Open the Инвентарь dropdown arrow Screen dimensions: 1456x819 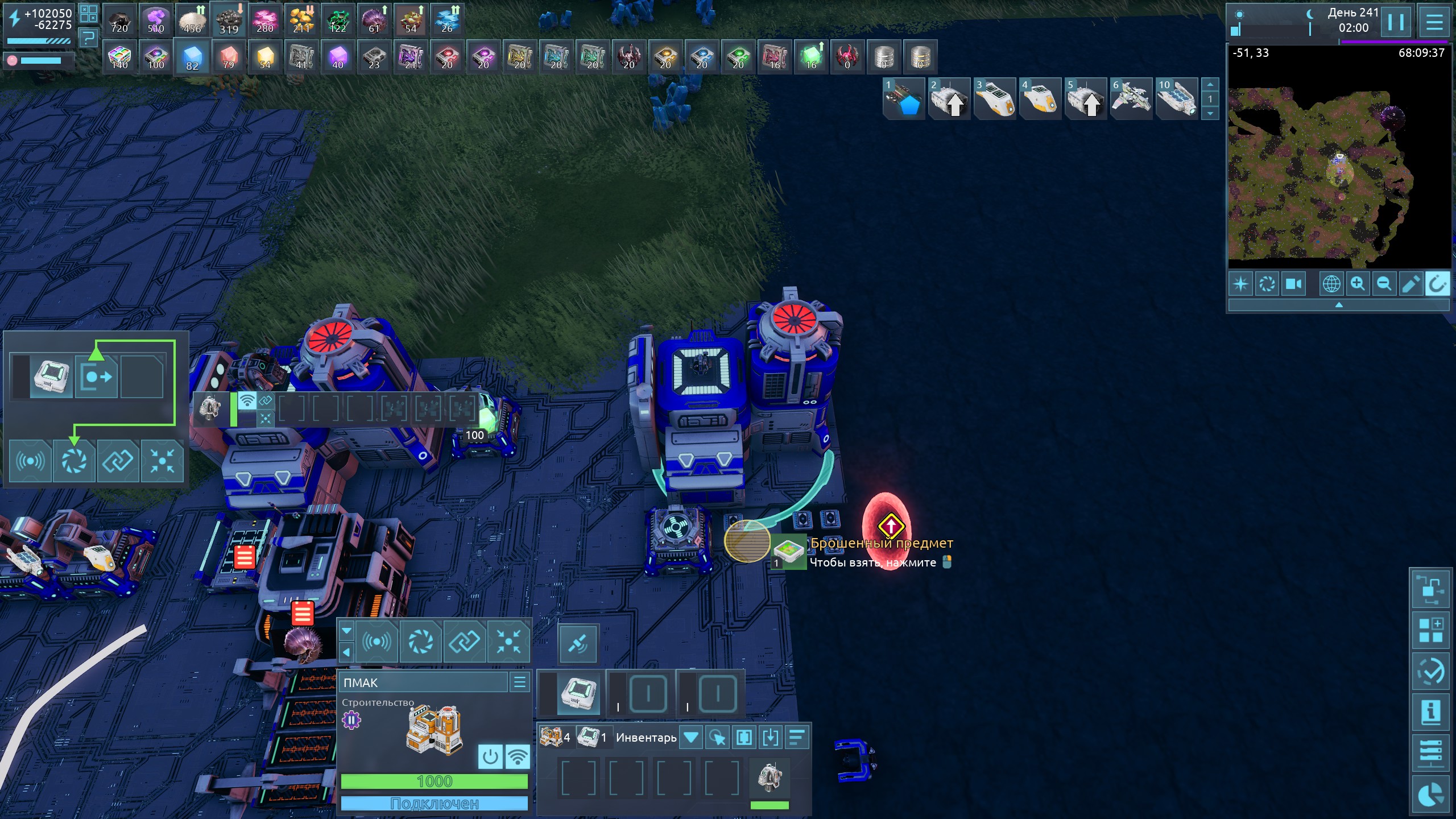pyautogui.click(x=691, y=738)
